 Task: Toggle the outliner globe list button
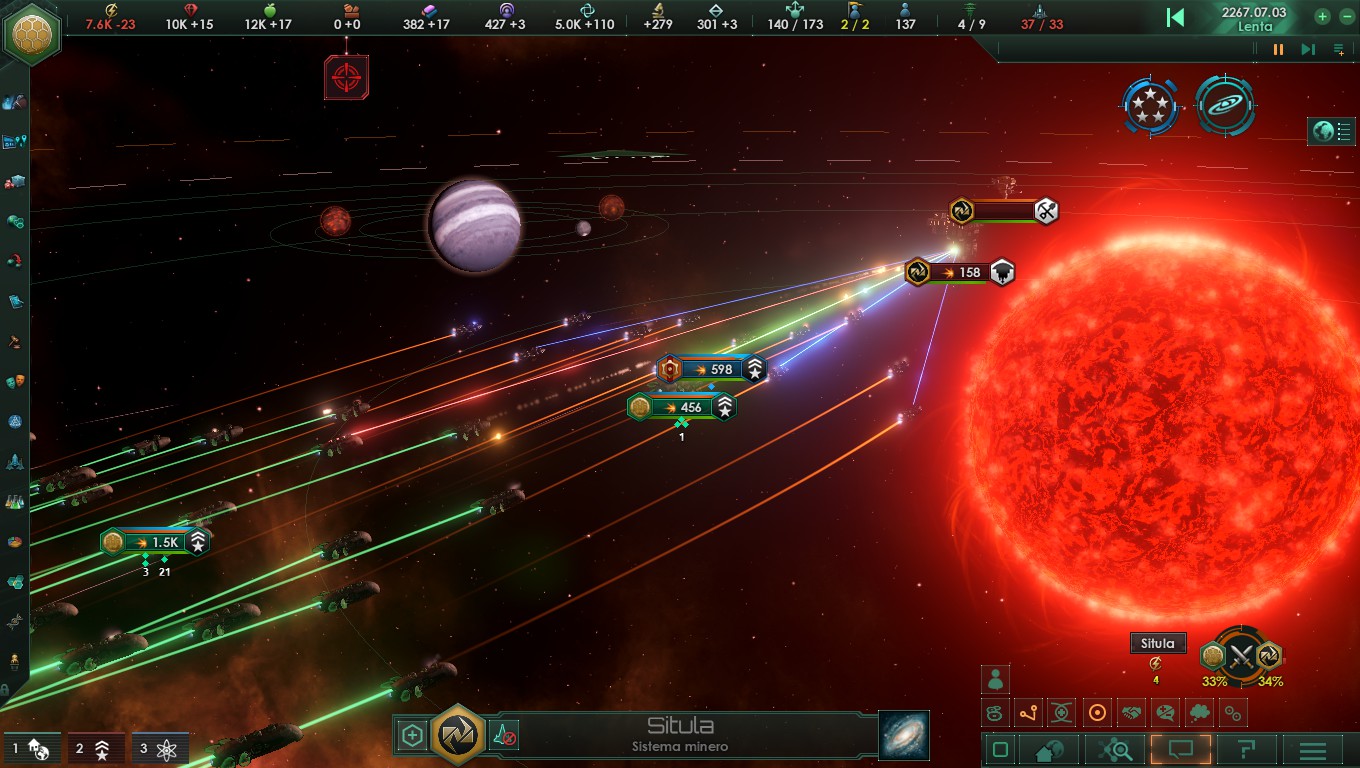pyautogui.click(x=1332, y=131)
